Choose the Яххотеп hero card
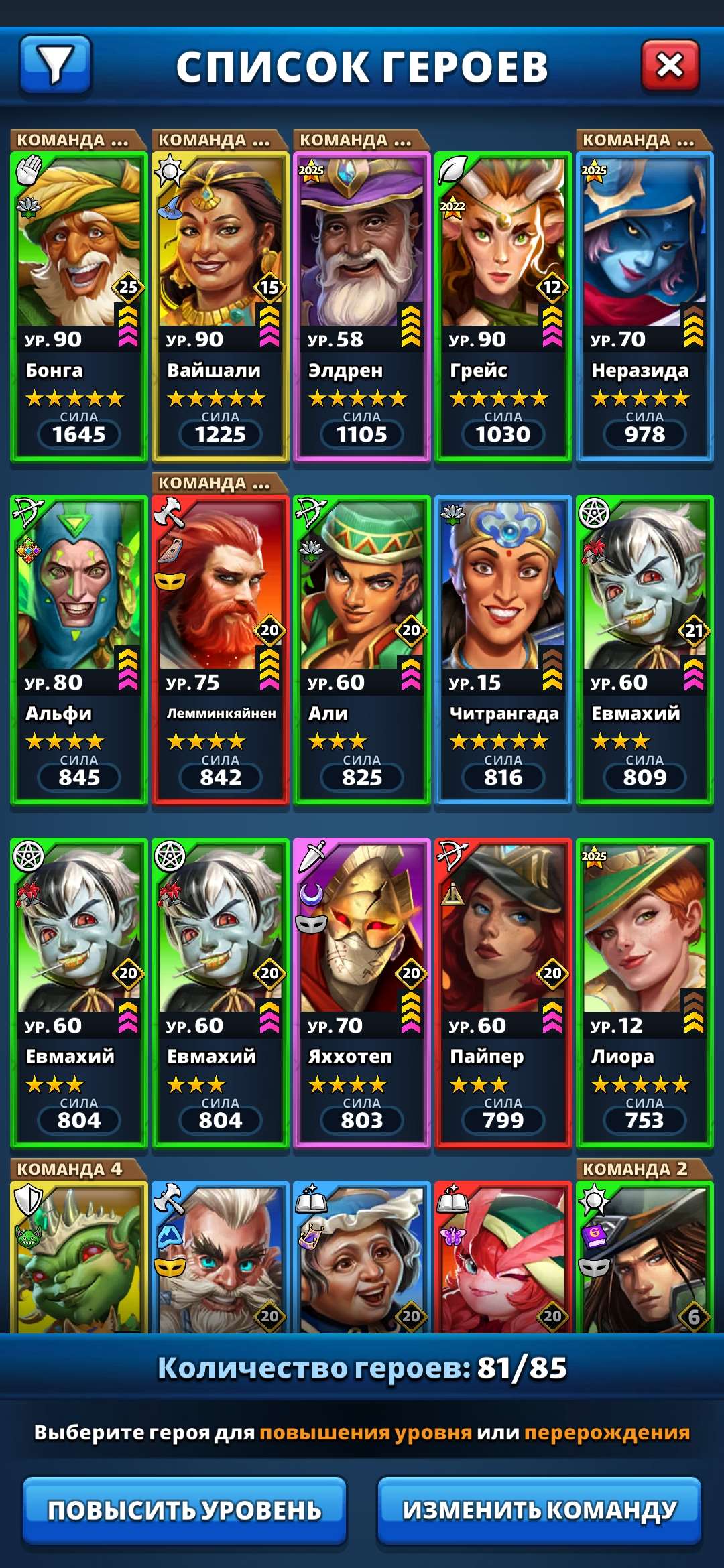 pyautogui.click(x=362, y=993)
